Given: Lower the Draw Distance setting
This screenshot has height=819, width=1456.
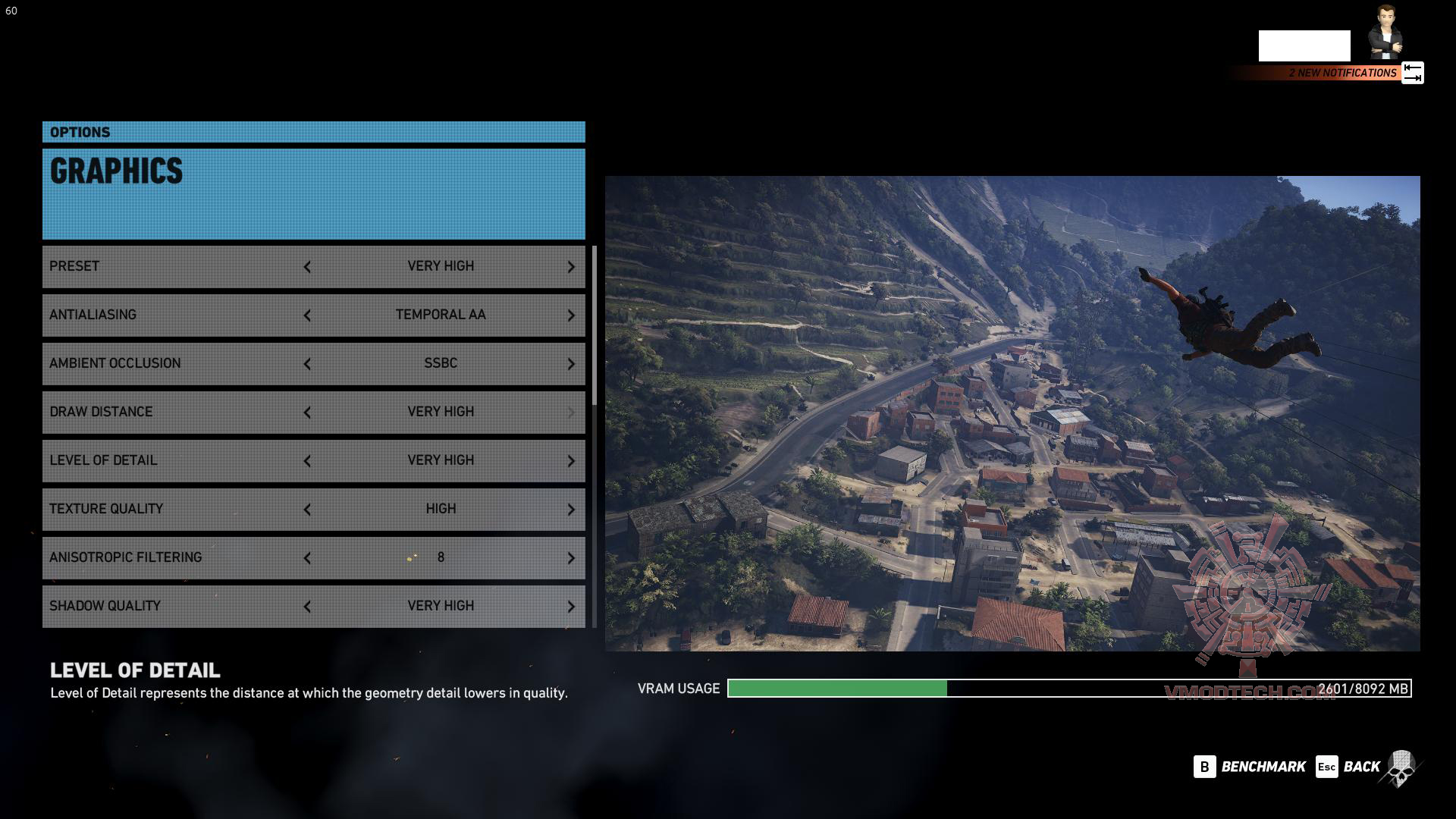Looking at the screenshot, I should click(x=307, y=413).
